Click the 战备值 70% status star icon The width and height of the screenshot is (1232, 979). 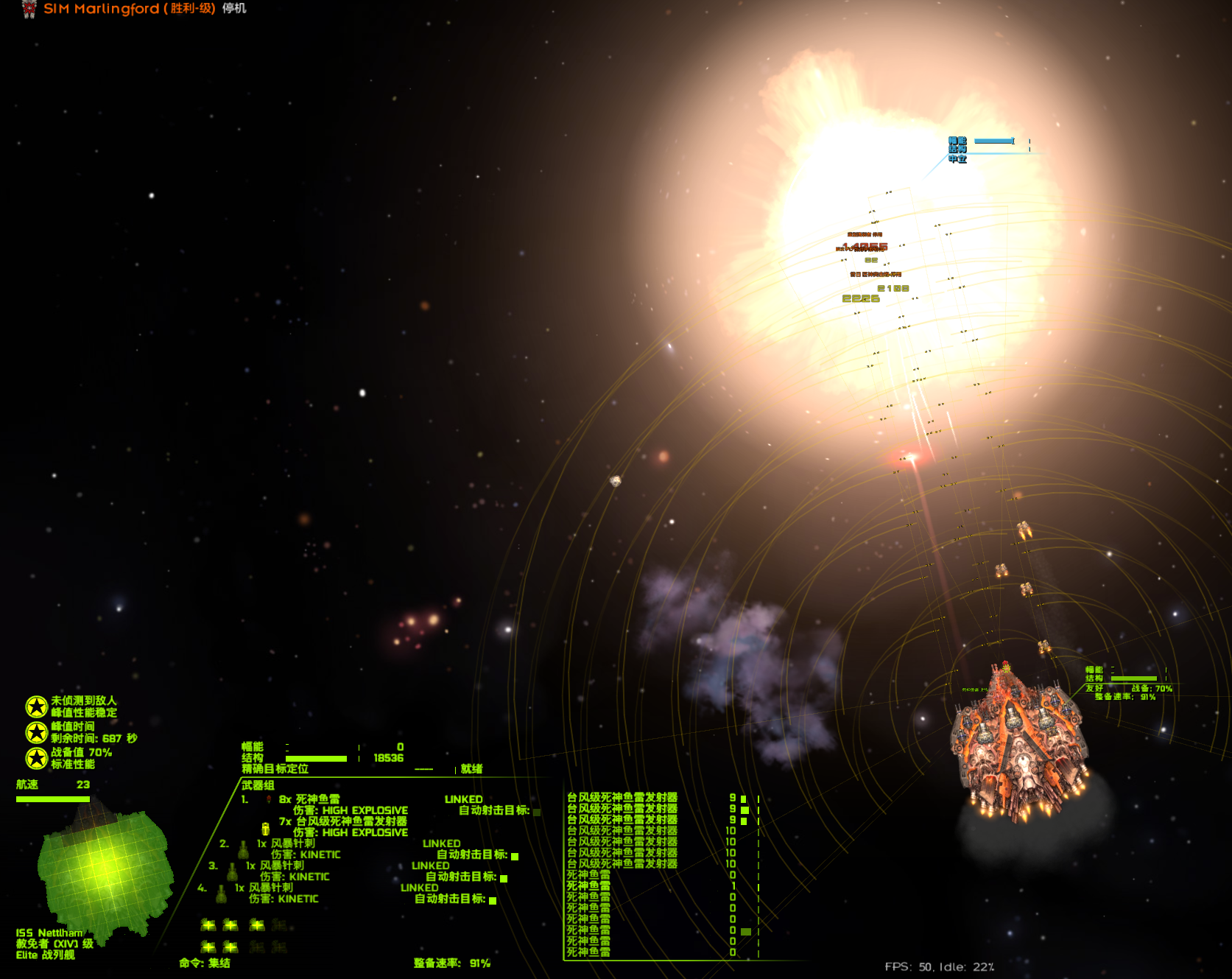click(36, 758)
